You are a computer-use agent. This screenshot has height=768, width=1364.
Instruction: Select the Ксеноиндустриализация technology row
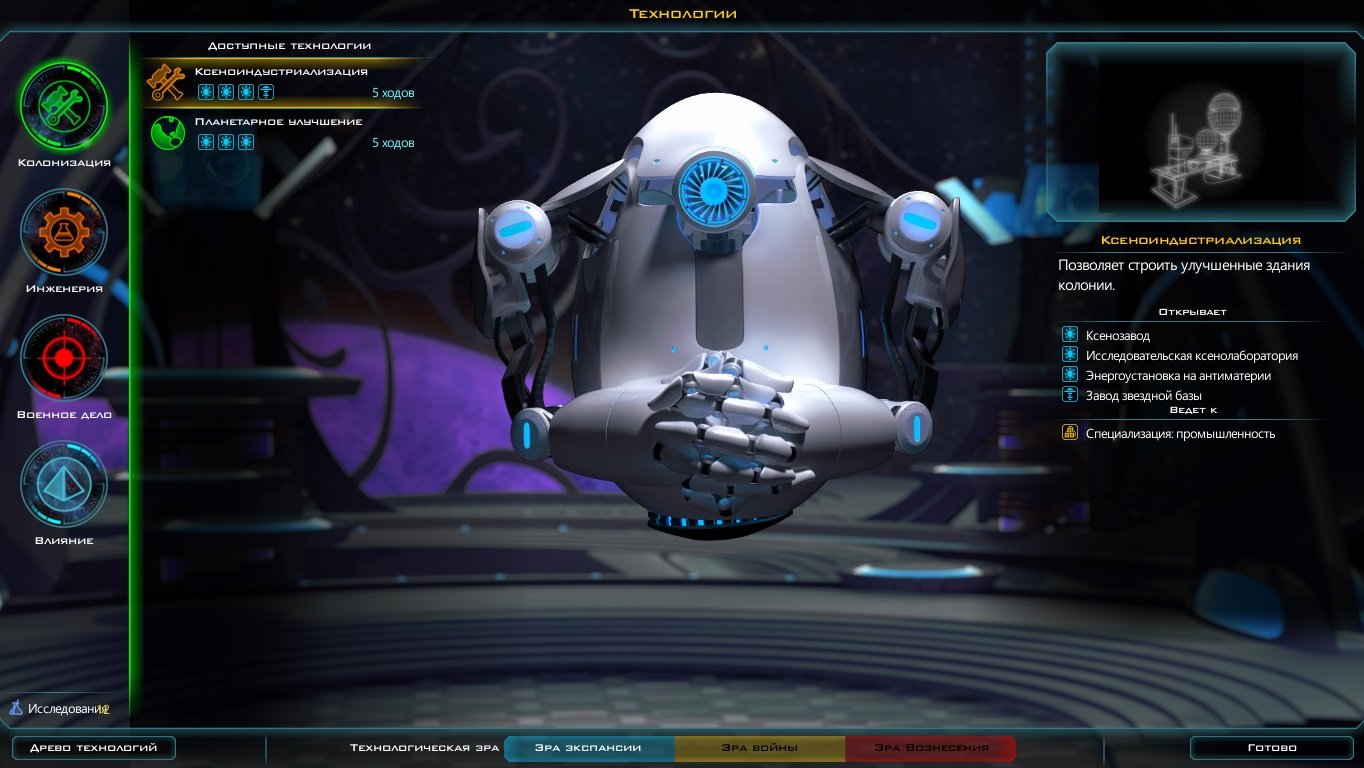[x=280, y=80]
